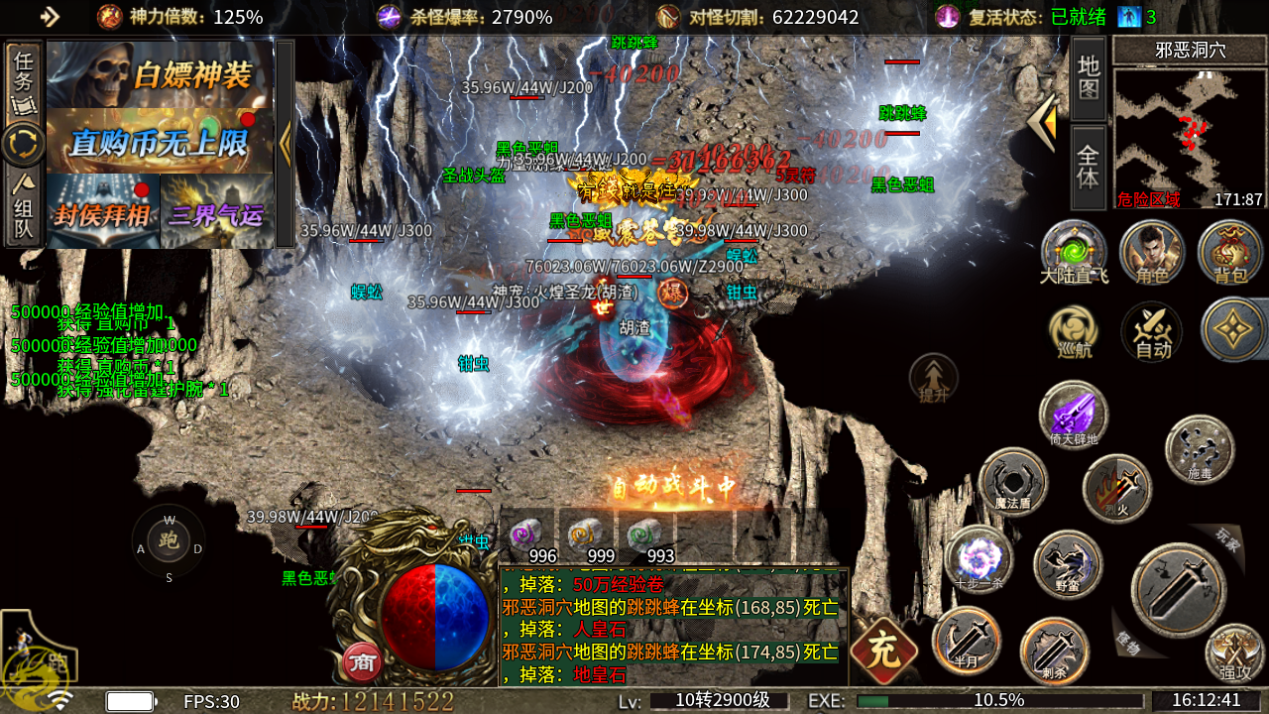
Task: Open the 角色 character sheet
Action: [x=1152, y=252]
